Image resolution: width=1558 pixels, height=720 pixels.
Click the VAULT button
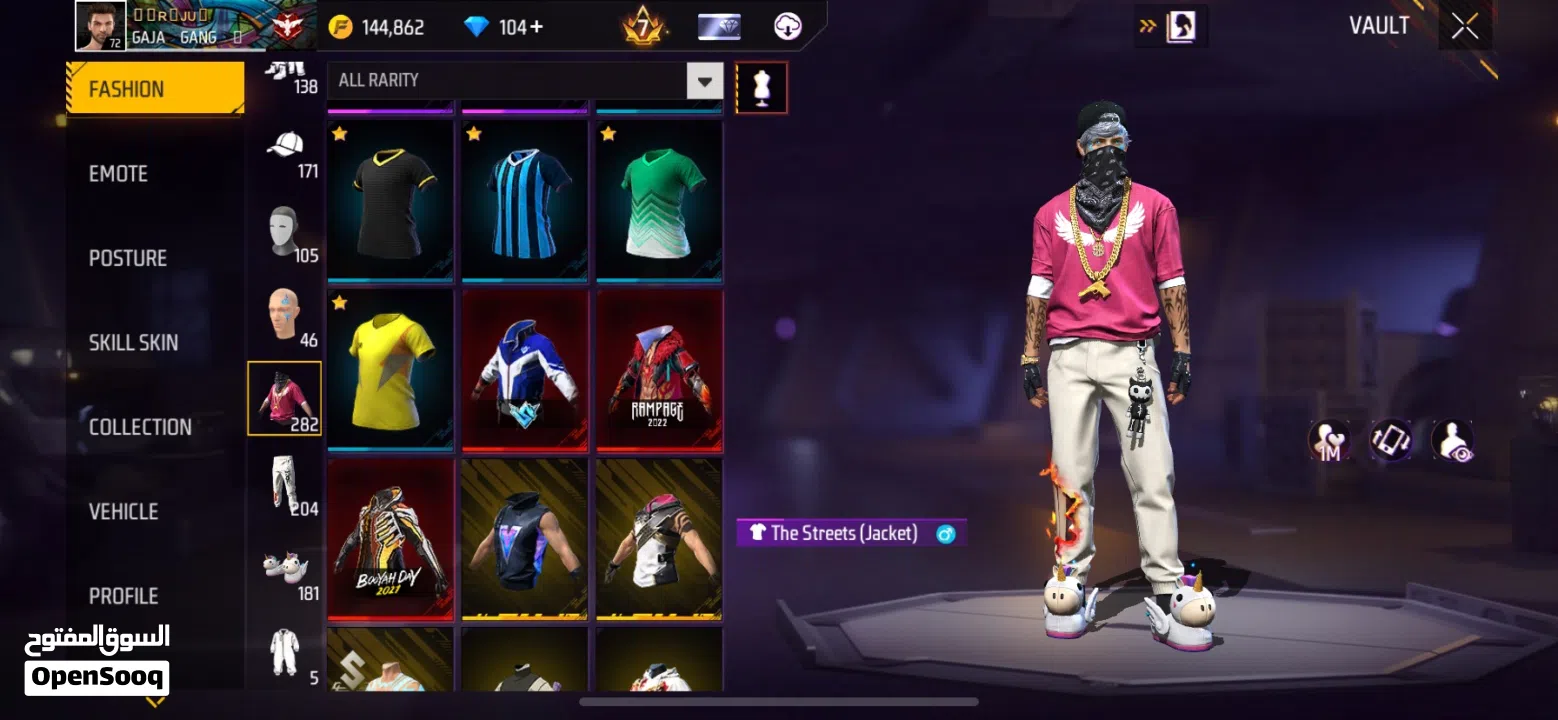point(1380,25)
